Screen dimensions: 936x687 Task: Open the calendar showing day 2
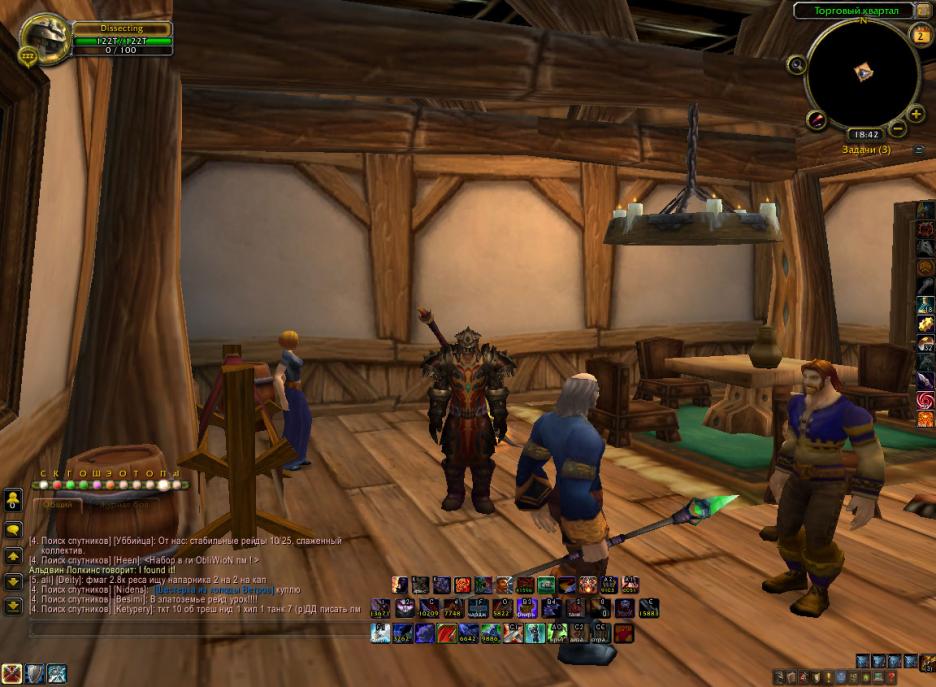tap(921, 35)
